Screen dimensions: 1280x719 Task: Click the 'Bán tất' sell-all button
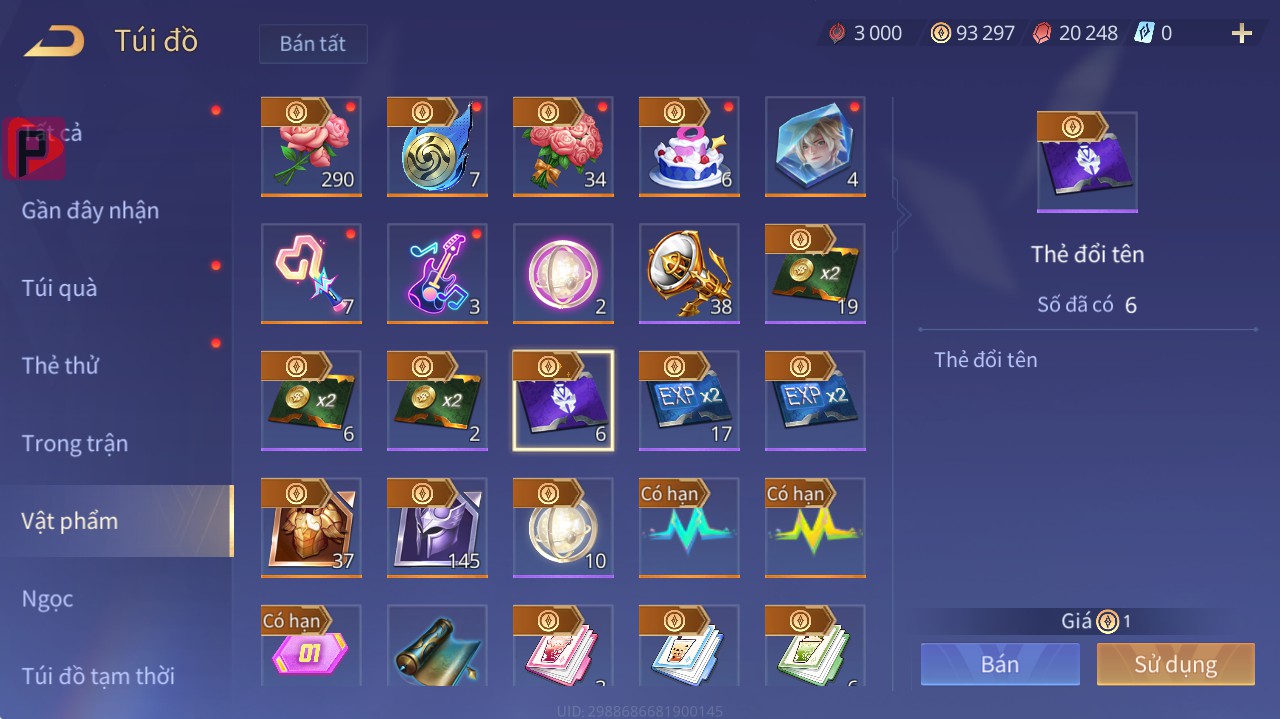313,44
